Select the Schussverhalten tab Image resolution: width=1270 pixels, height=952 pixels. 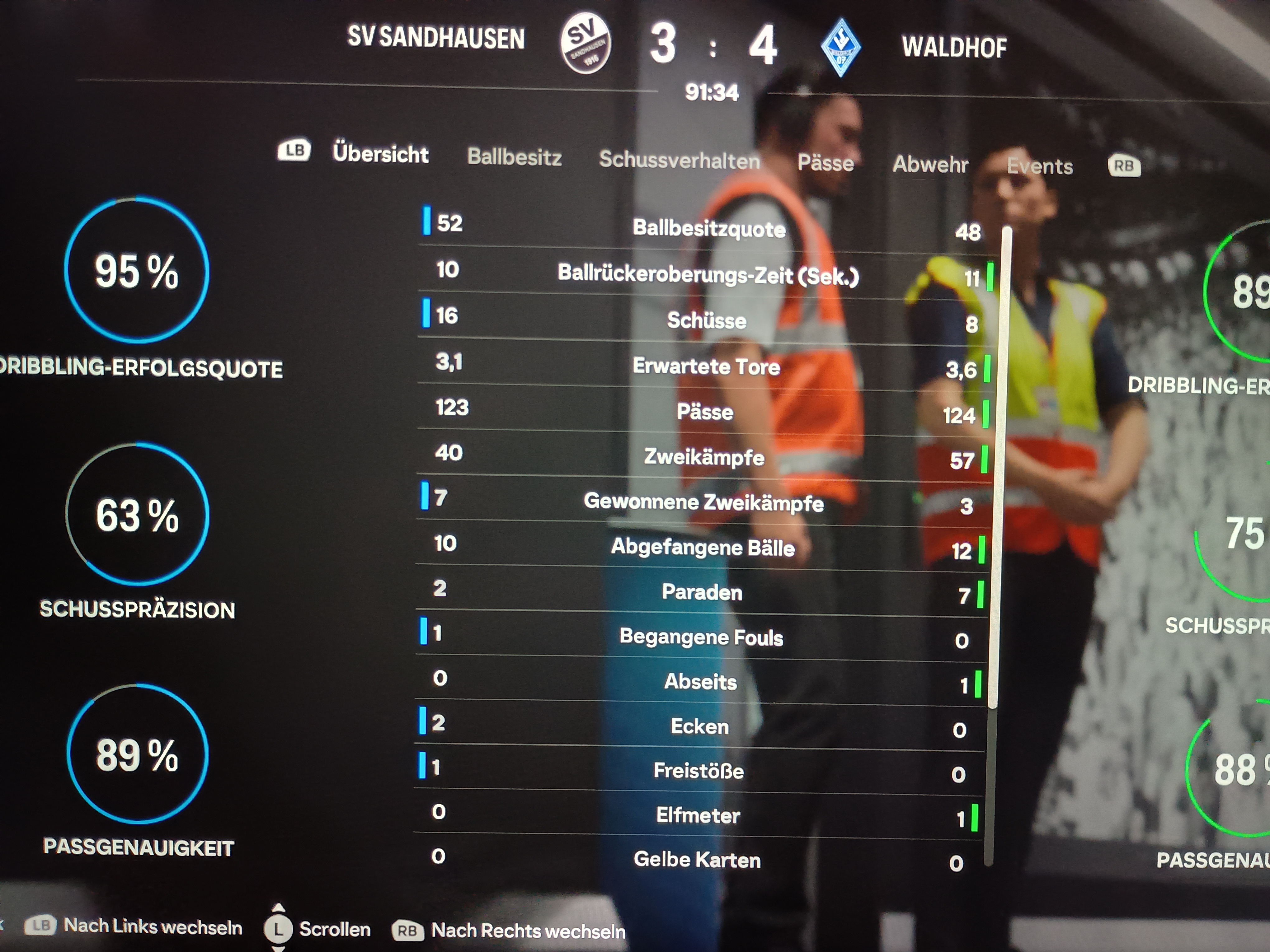[x=679, y=160]
